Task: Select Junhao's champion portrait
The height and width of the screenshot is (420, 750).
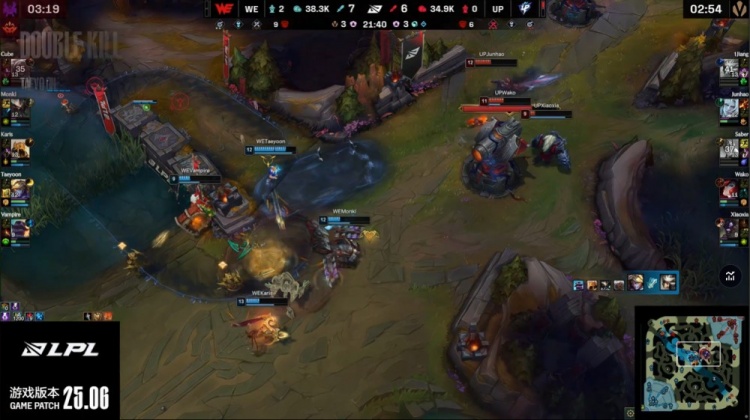Action: (730, 109)
